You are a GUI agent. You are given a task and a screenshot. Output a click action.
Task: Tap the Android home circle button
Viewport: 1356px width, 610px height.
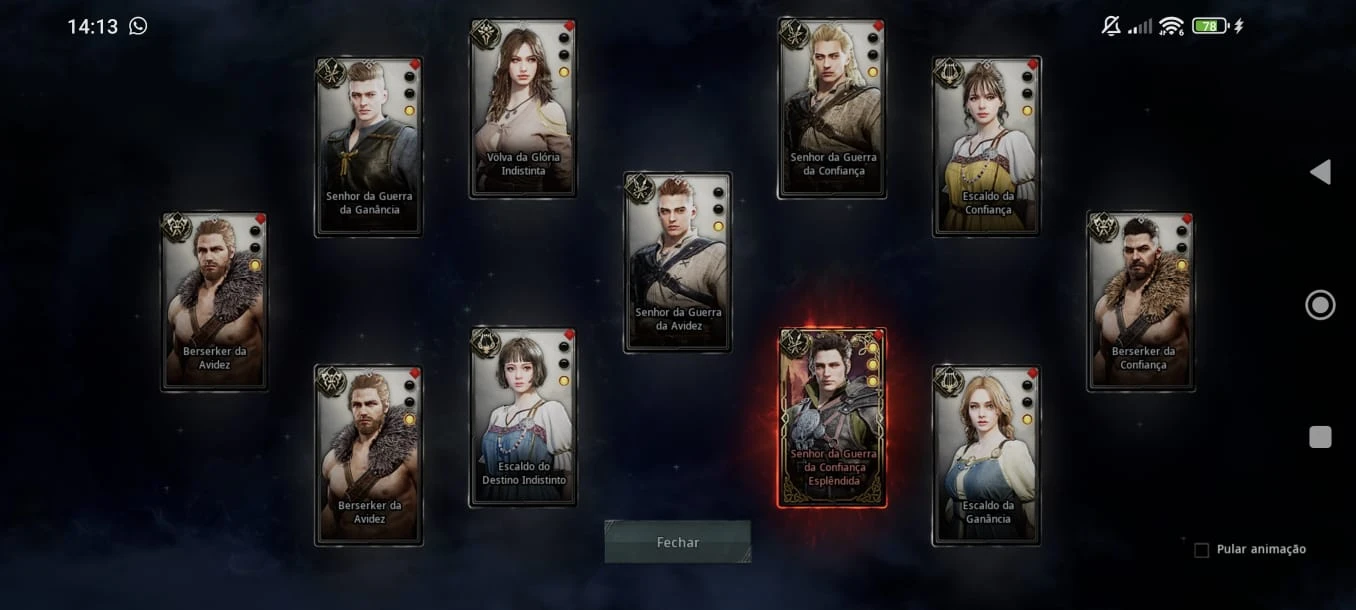pos(1320,305)
